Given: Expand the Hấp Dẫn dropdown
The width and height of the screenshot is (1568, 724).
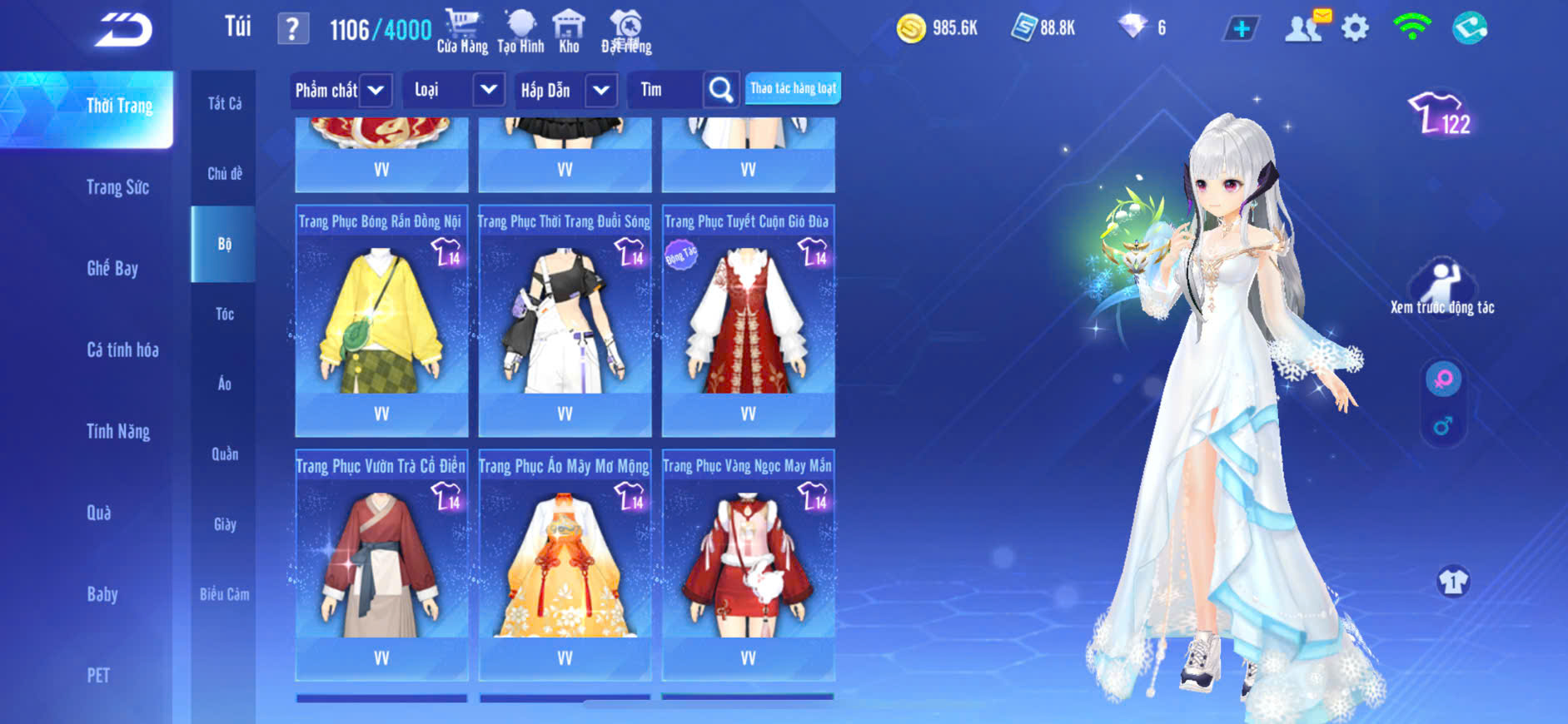Looking at the screenshot, I should point(601,90).
